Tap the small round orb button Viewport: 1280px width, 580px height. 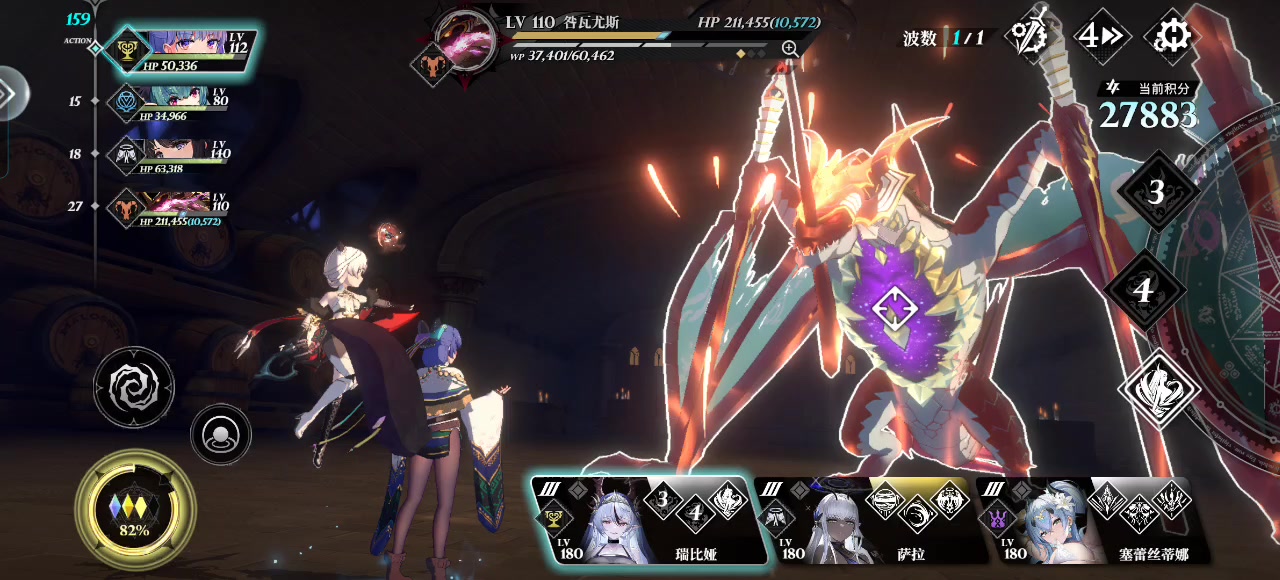point(220,434)
